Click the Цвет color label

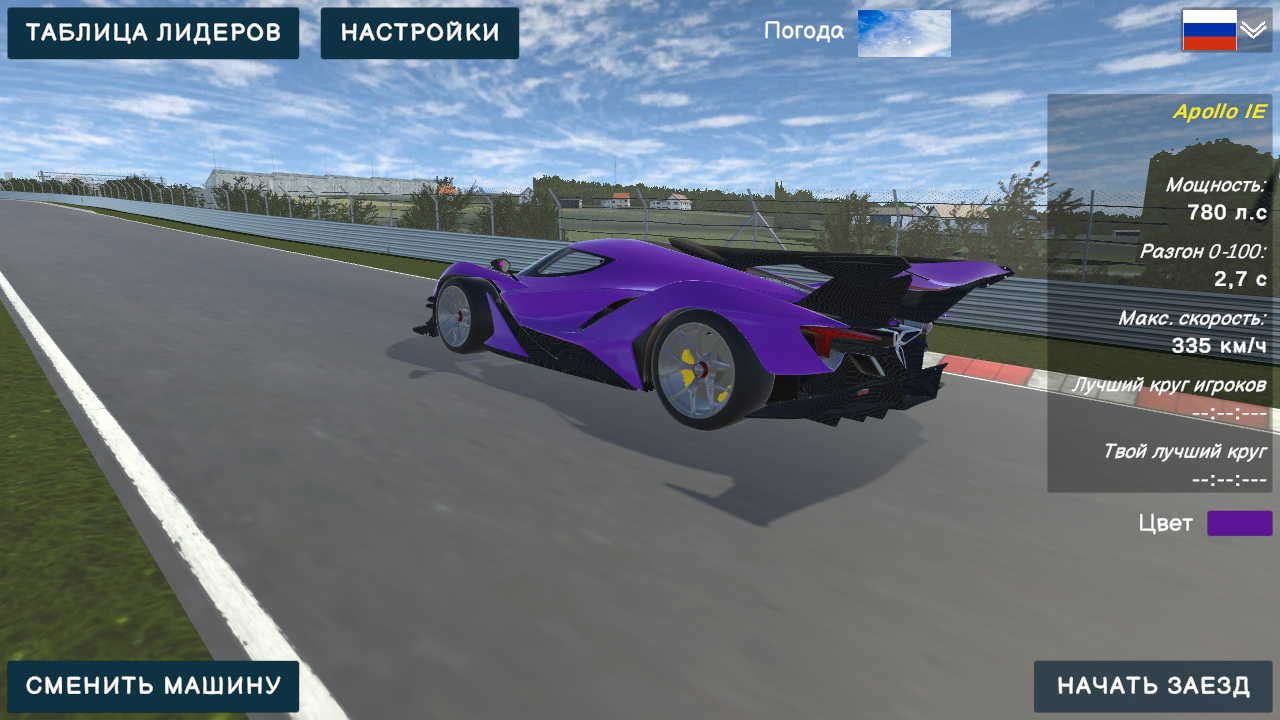[x=1166, y=522]
